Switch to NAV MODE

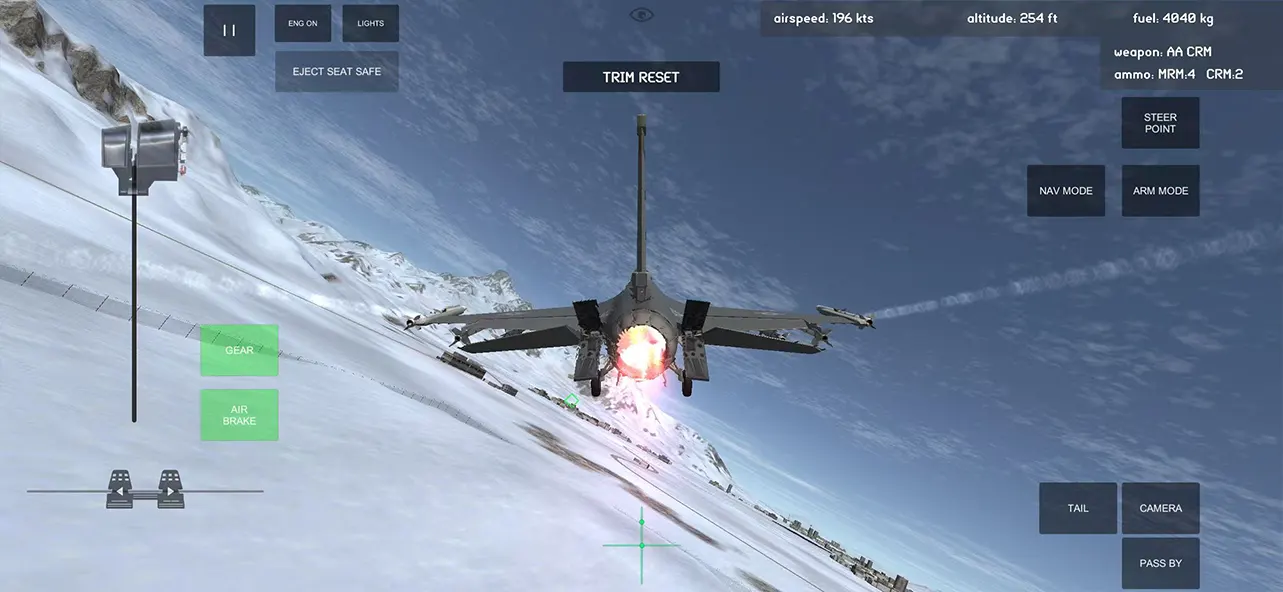click(1065, 191)
